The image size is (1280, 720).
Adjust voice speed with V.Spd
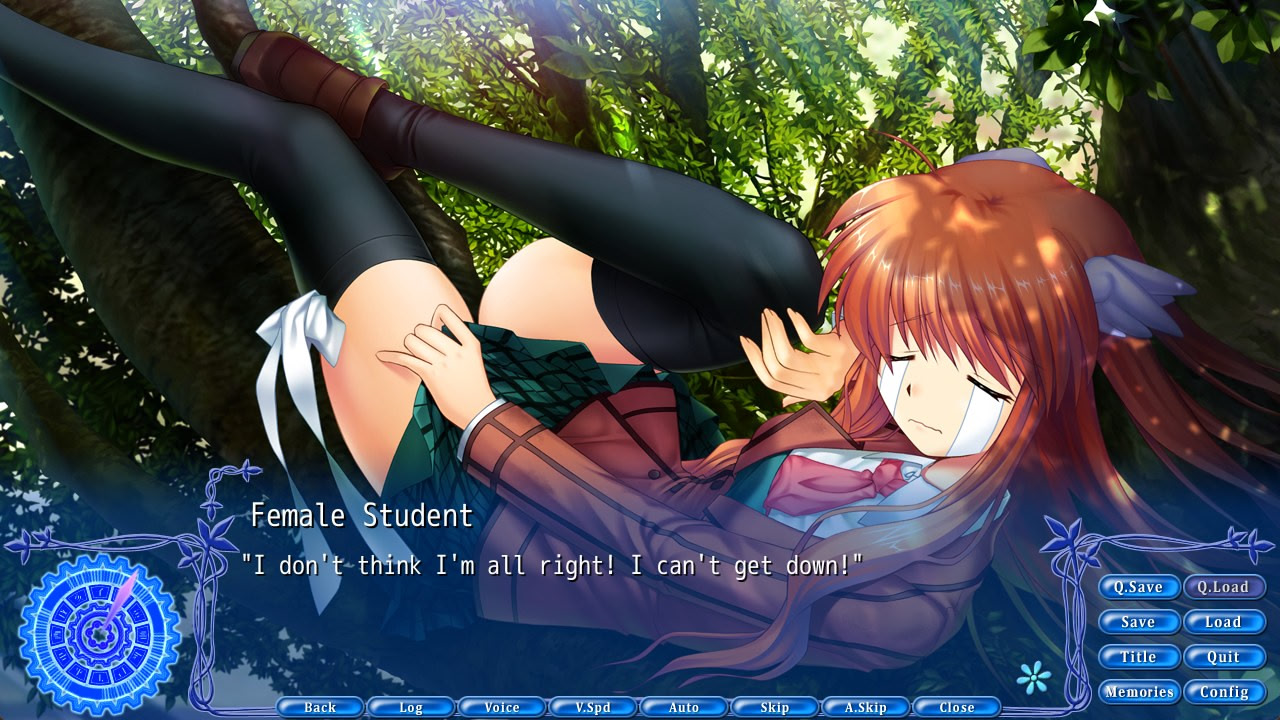coord(593,707)
